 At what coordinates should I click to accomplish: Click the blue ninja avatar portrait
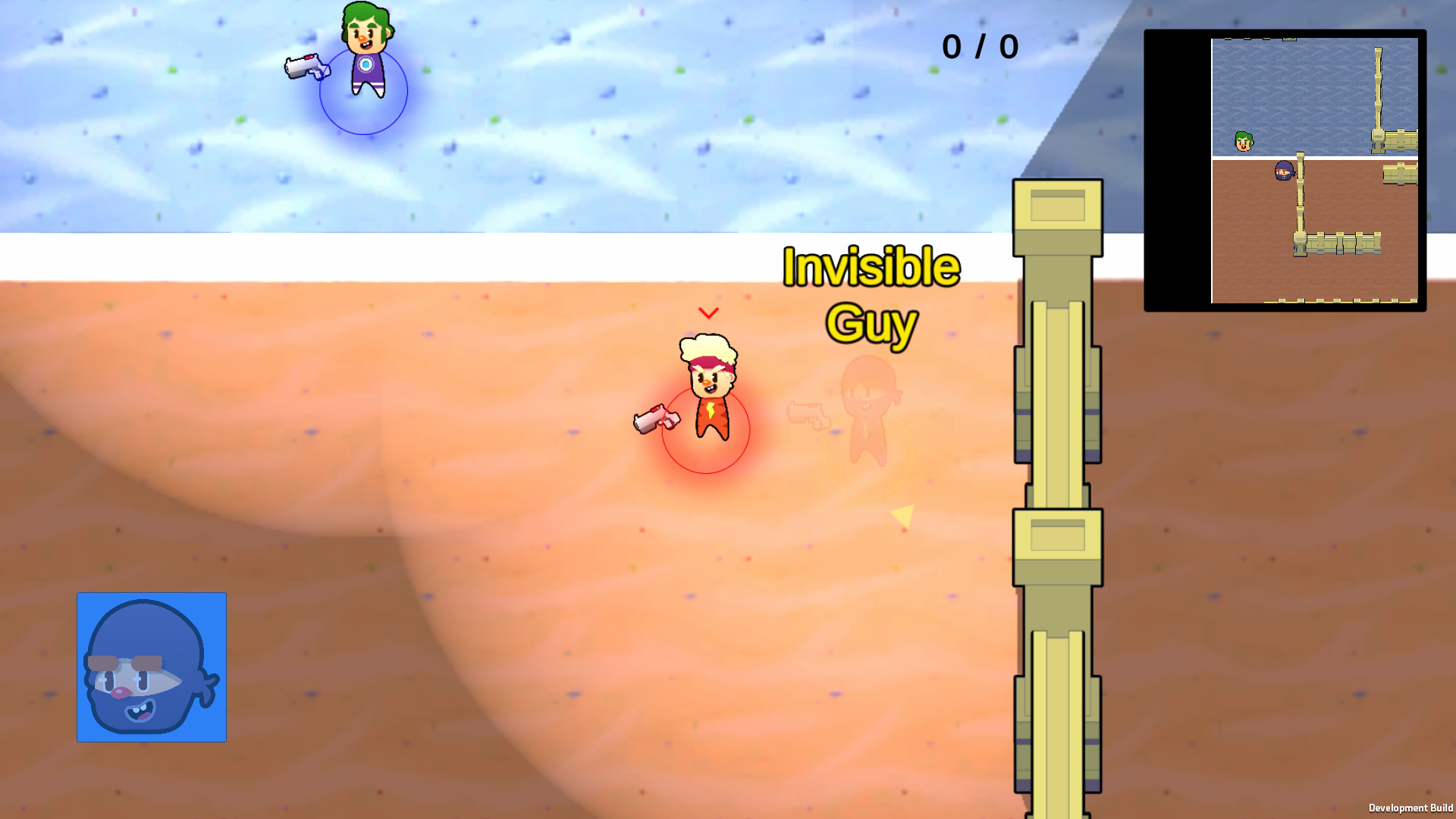tap(151, 667)
